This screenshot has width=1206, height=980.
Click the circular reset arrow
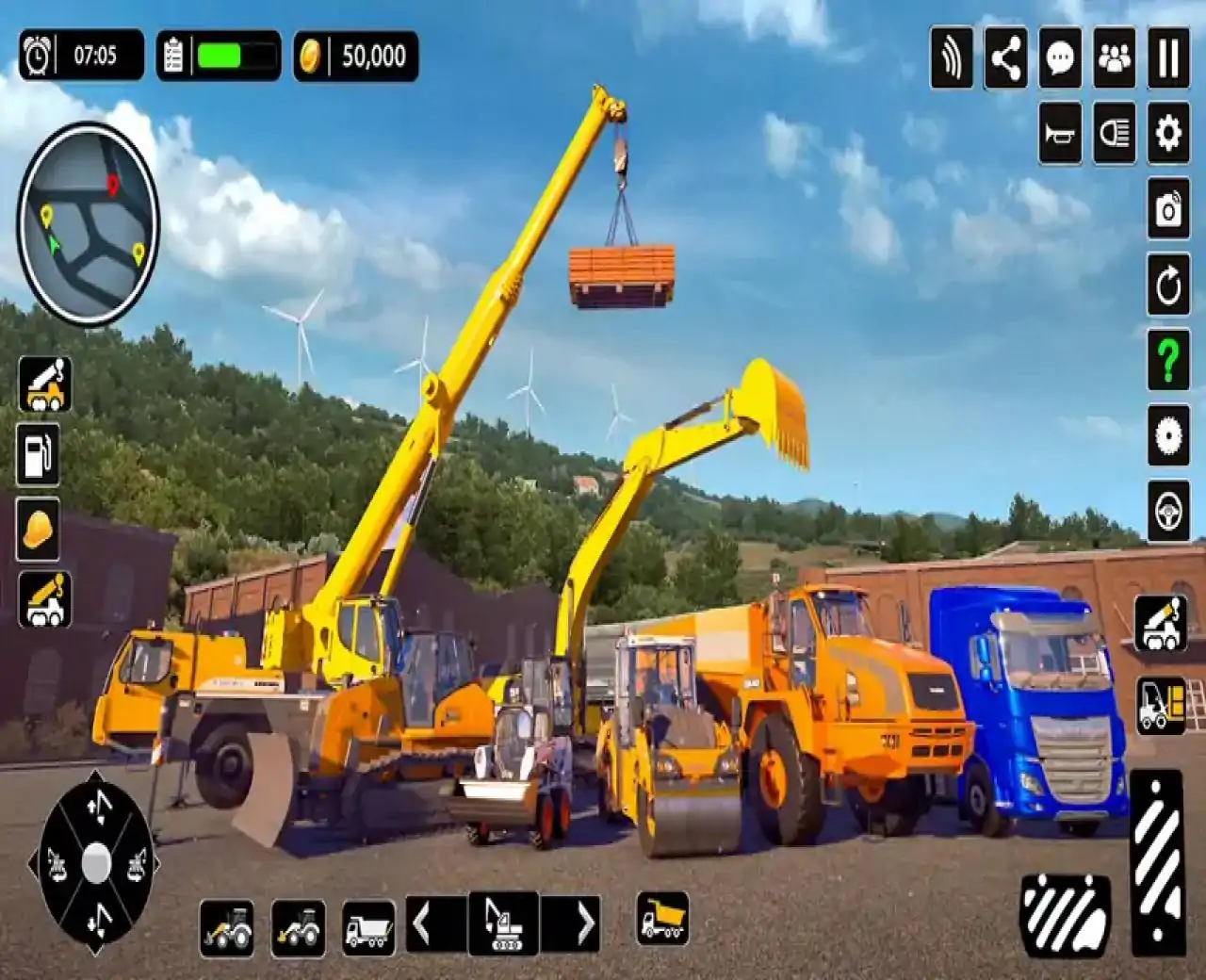pos(1168,284)
